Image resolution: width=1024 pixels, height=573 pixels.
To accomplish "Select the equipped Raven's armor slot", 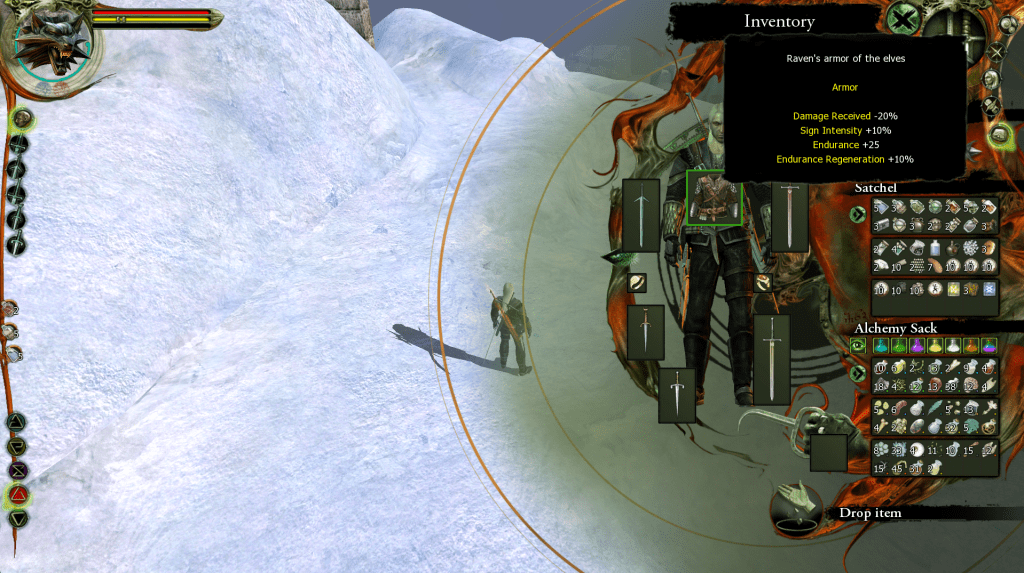I will 714,198.
